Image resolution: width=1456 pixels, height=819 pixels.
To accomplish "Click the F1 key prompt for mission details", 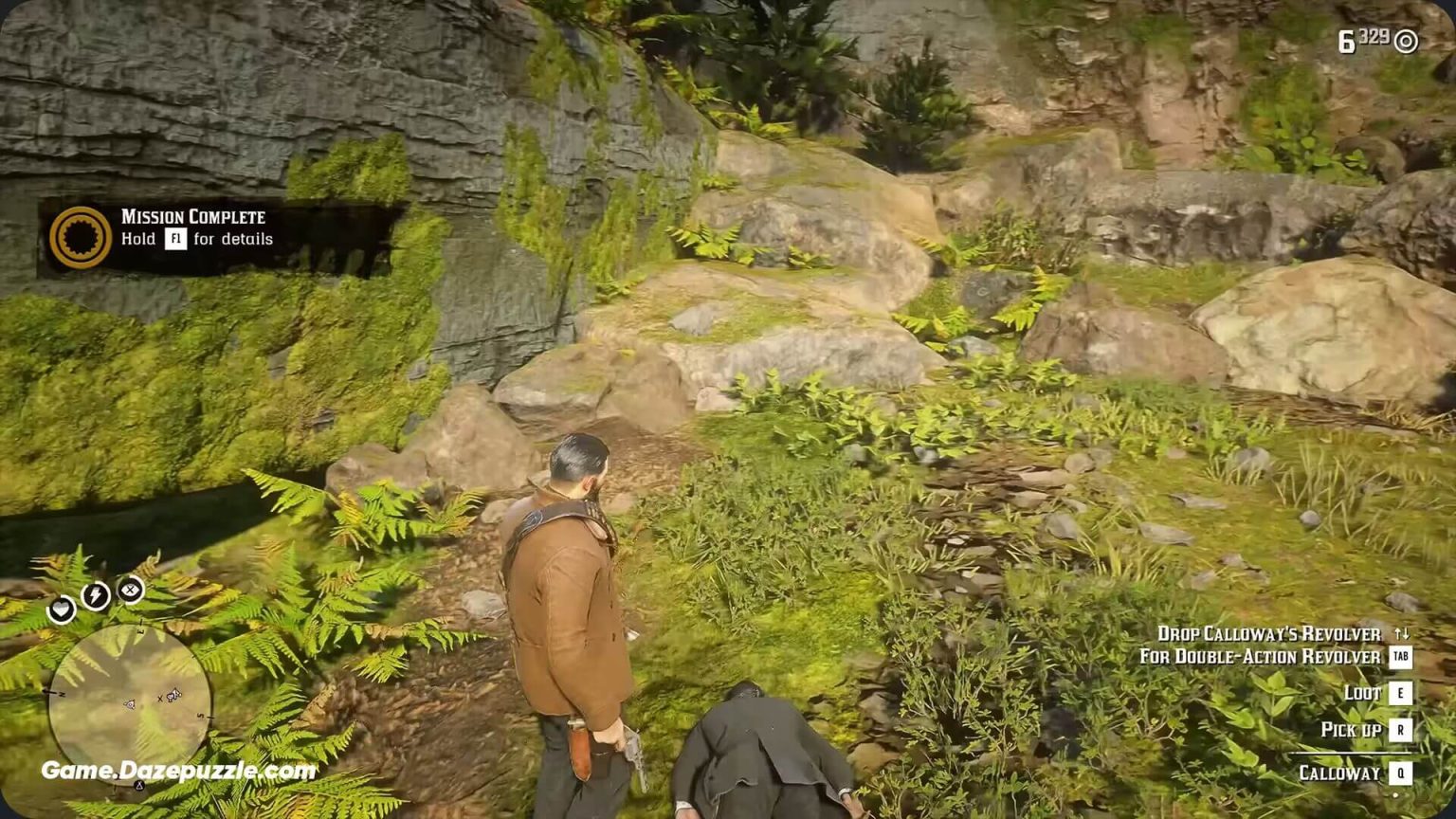I will (175, 239).
